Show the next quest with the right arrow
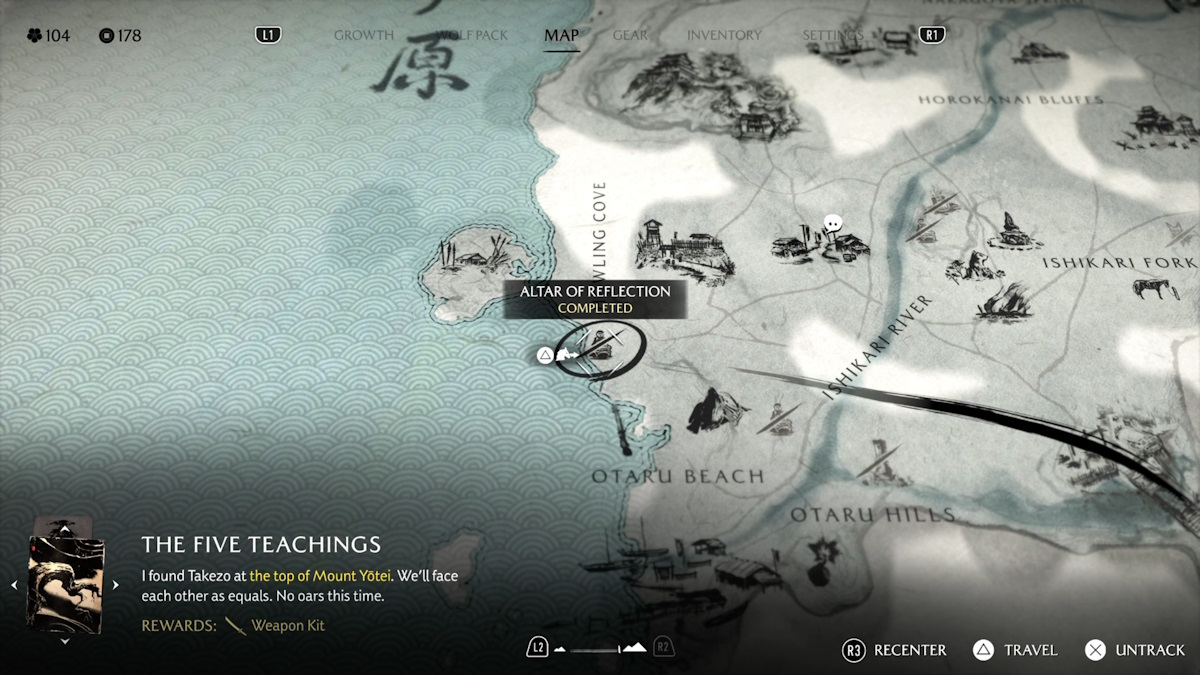This screenshot has height=675, width=1200. (x=115, y=585)
